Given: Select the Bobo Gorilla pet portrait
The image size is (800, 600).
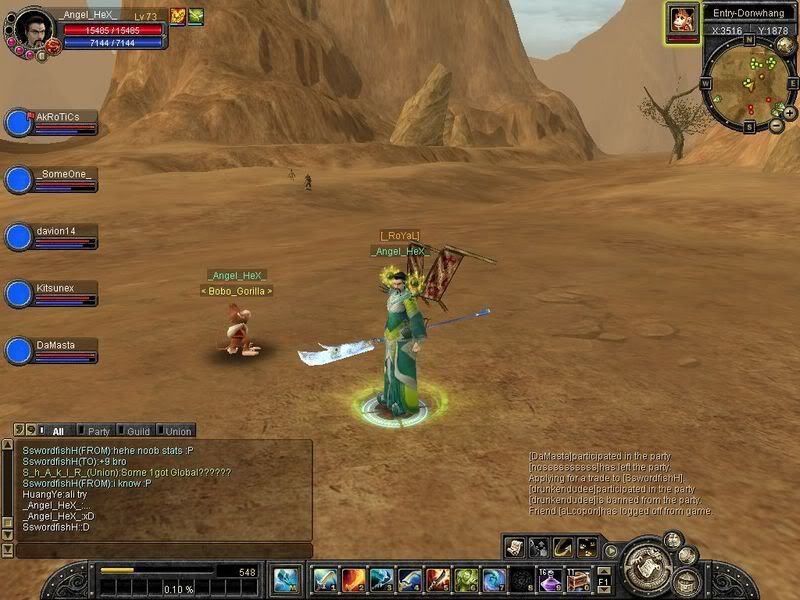Looking at the screenshot, I should (x=683, y=20).
